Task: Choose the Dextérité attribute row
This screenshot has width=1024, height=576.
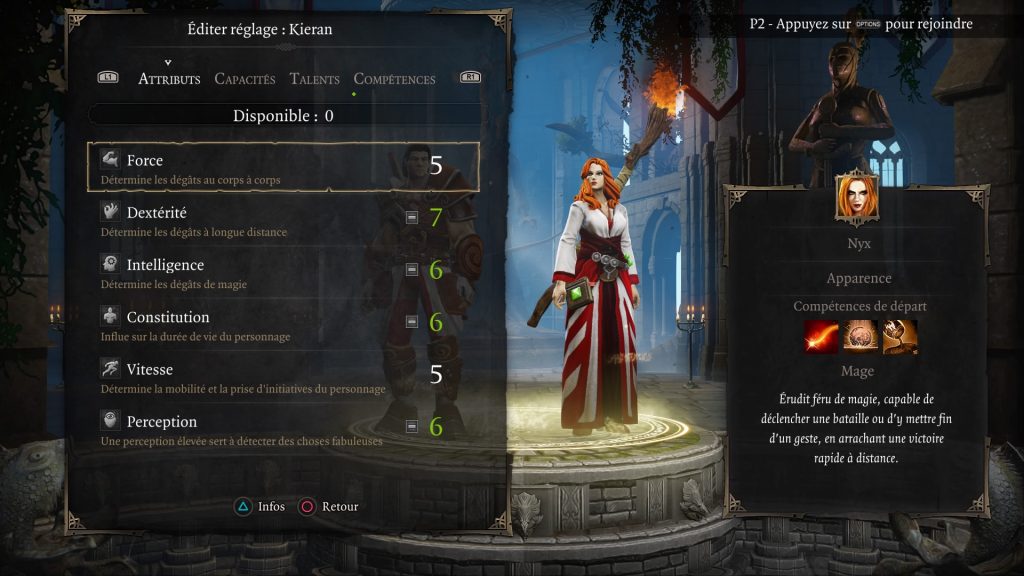Action: [x=250, y=220]
